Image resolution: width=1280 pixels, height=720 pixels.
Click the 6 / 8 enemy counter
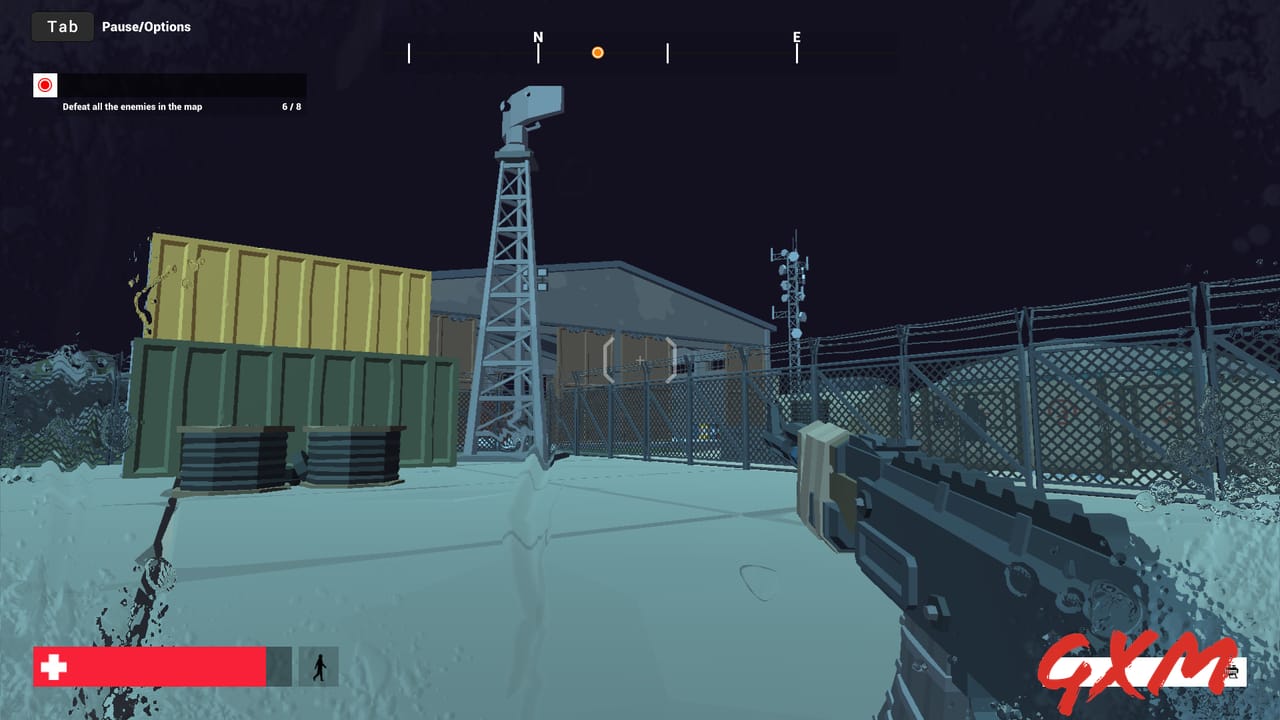point(284,106)
